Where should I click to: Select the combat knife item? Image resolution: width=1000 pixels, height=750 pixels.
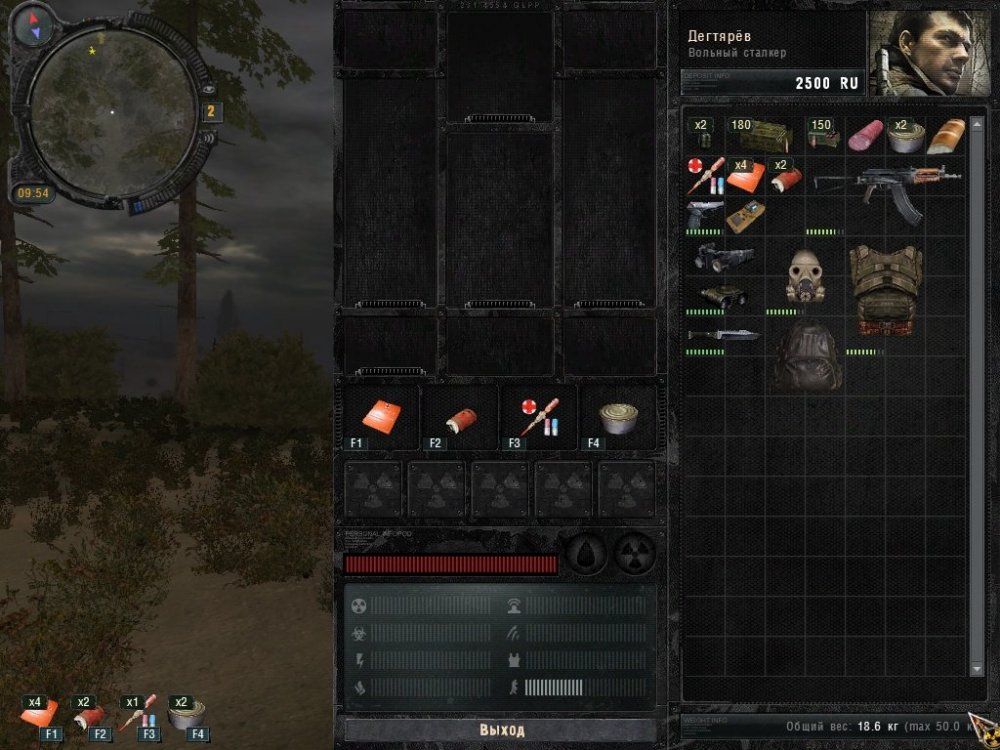722,335
